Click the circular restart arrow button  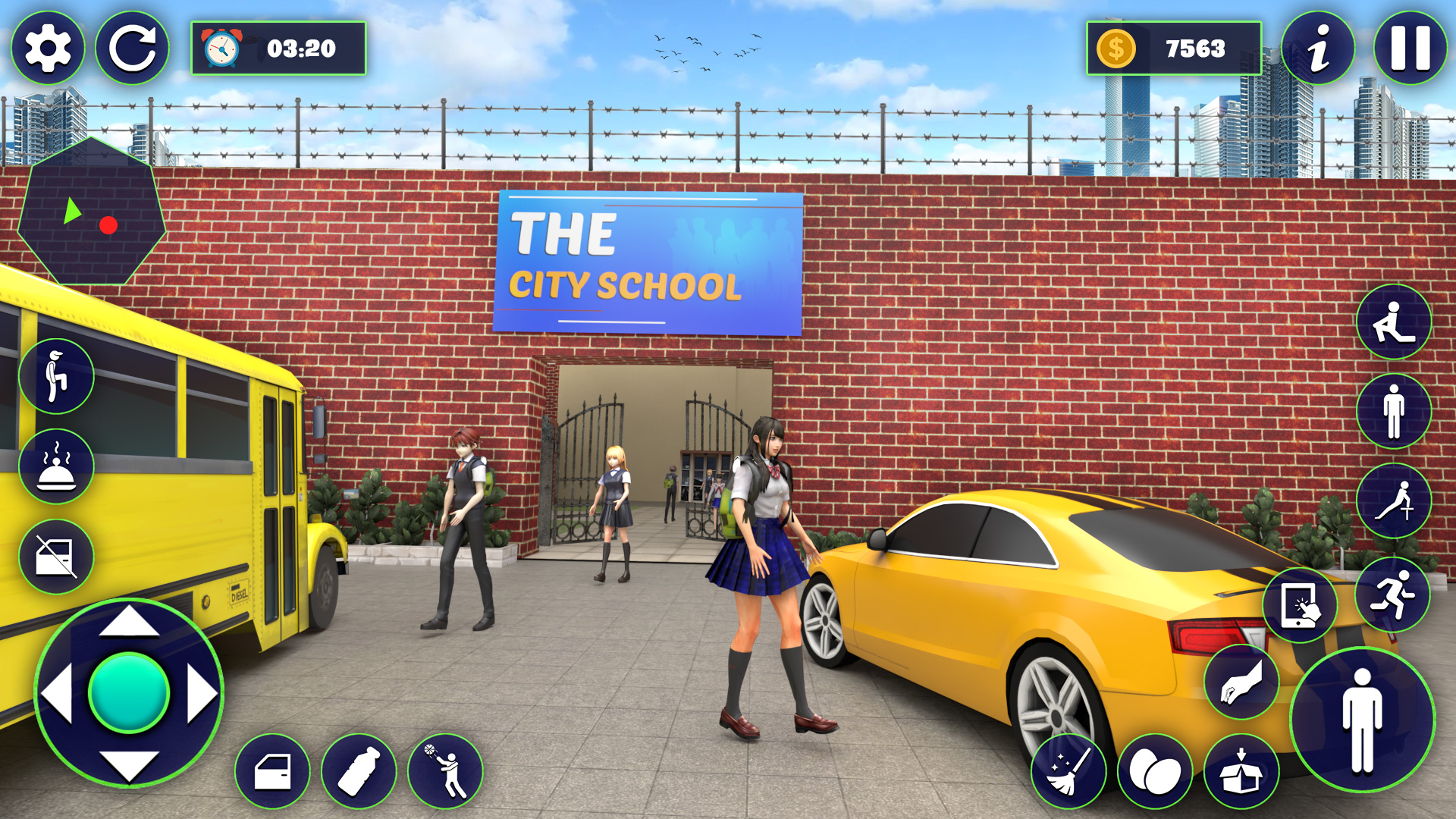point(133,49)
